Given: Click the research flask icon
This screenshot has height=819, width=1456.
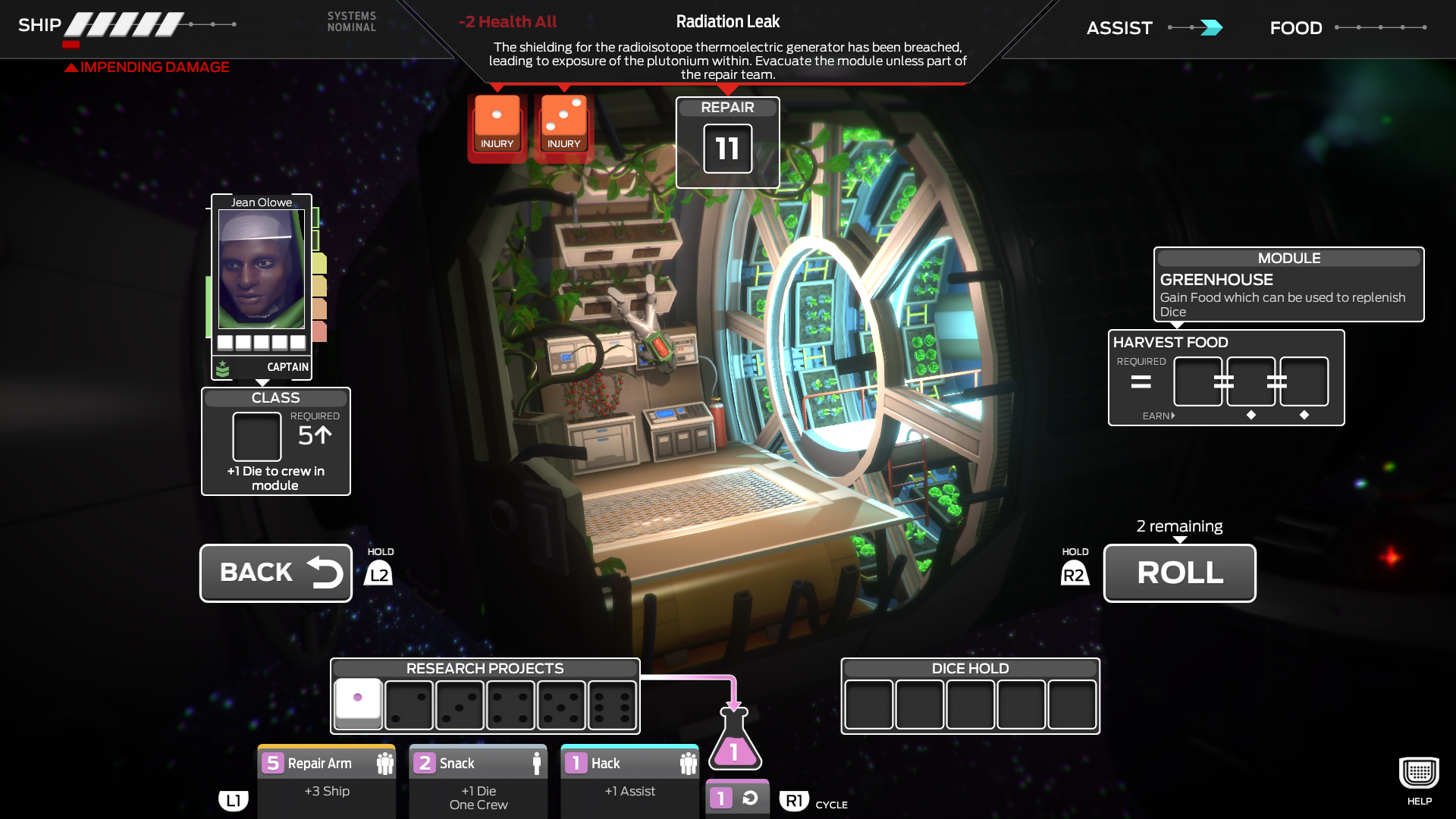Looking at the screenshot, I should point(733,751).
